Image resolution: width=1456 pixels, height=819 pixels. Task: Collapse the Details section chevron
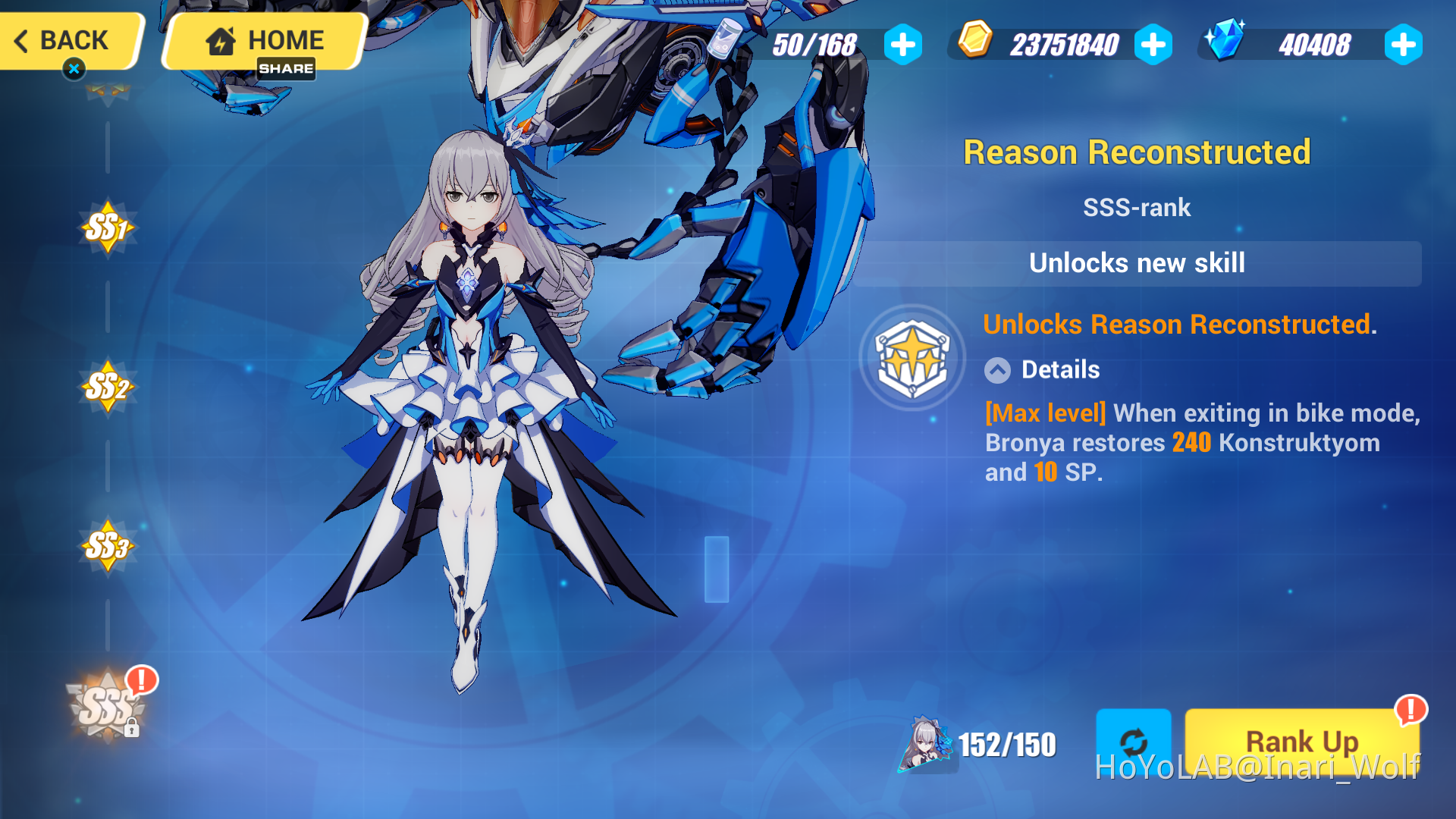click(997, 370)
